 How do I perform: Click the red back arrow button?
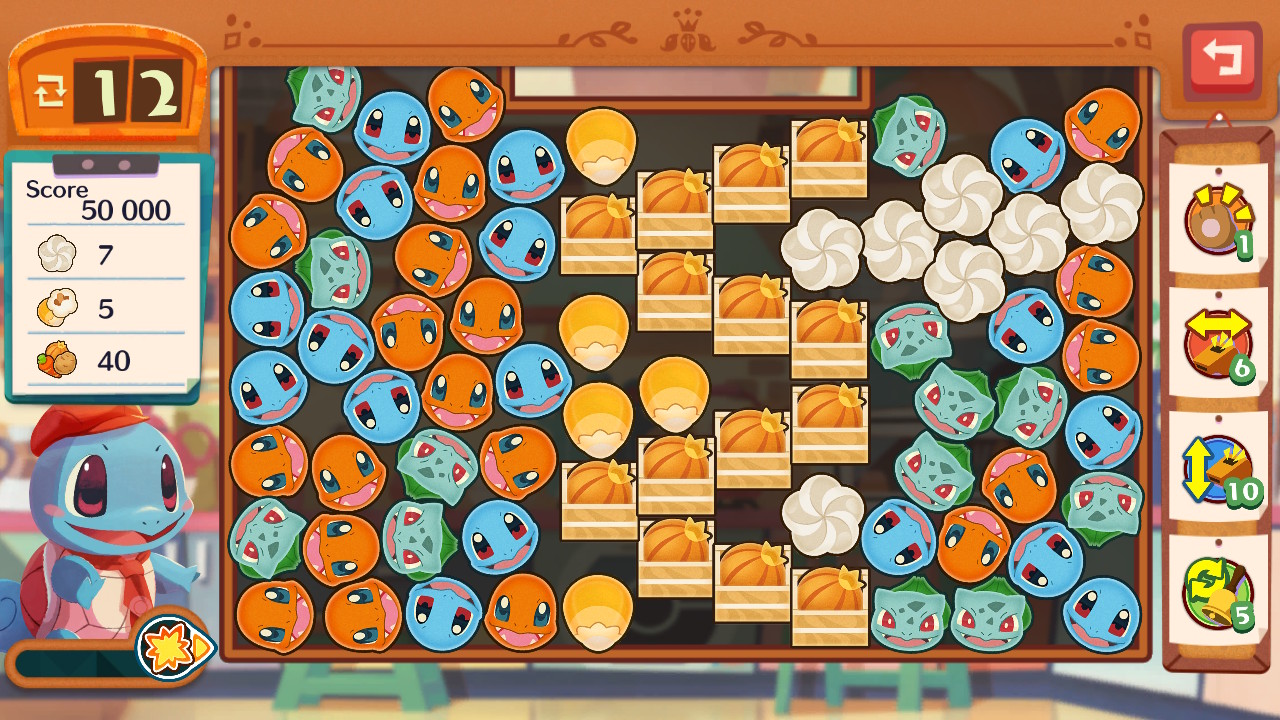pos(1221,58)
